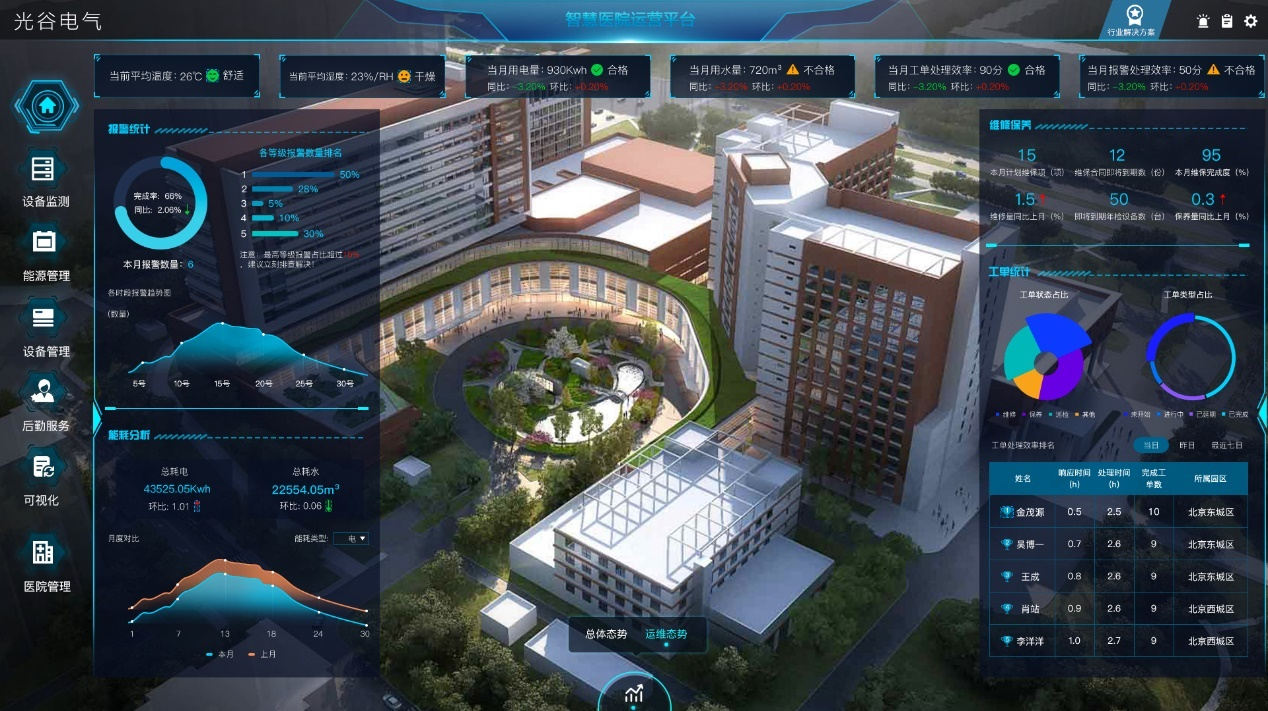Click the chart icon at bottom center
Image resolution: width=1268 pixels, height=711 pixels.
point(633,693)
